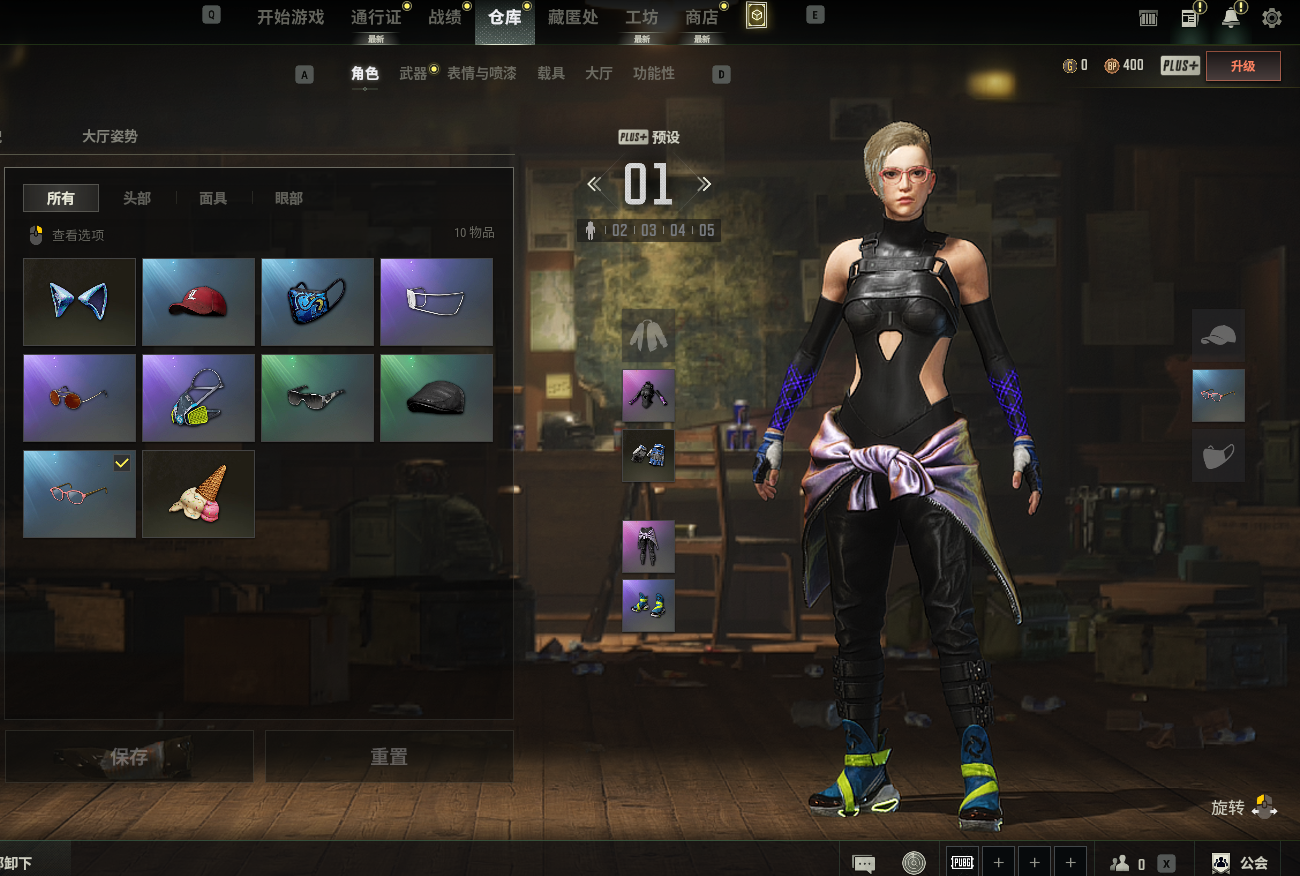Click the 升级 upgrade button
Viewport: 1300px width, 876px height.
[1243, 66]
